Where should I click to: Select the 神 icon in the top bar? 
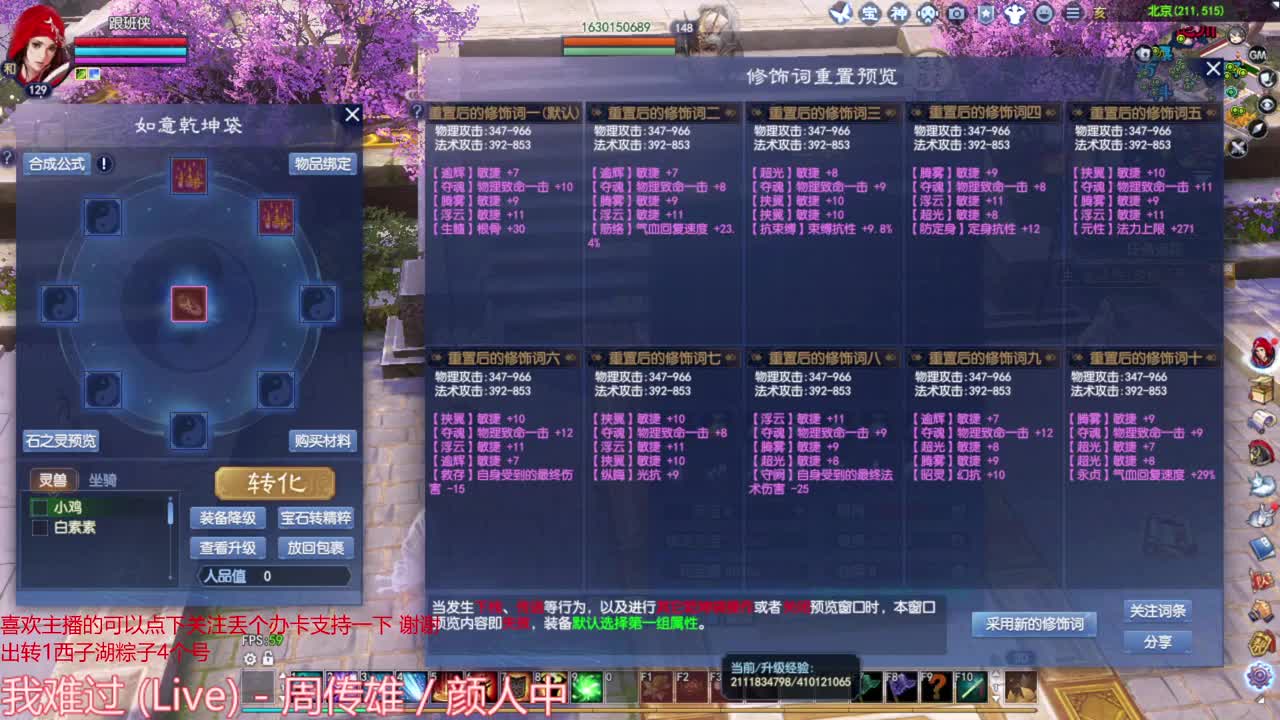click(900, 13)
